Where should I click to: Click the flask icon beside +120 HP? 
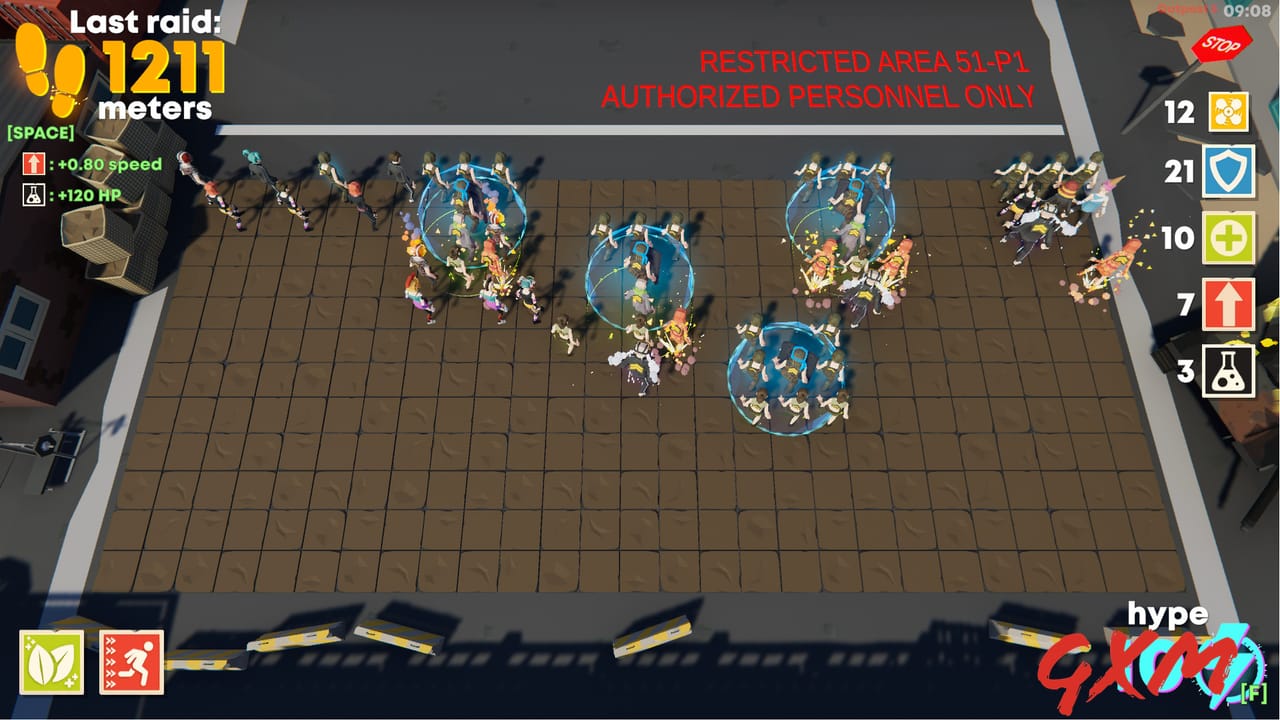coord(32,194)
